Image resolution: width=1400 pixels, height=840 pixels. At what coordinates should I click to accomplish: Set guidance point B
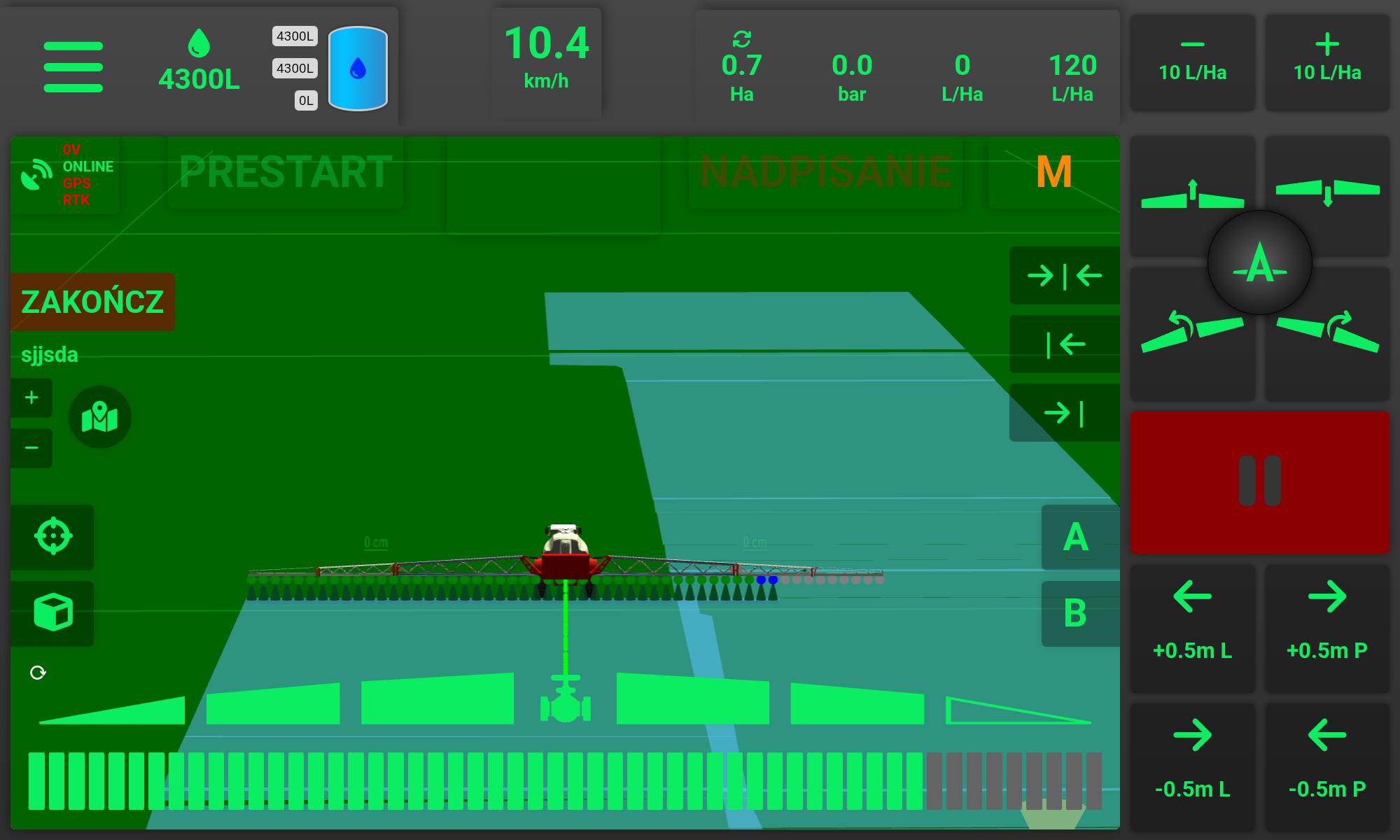1076,613
